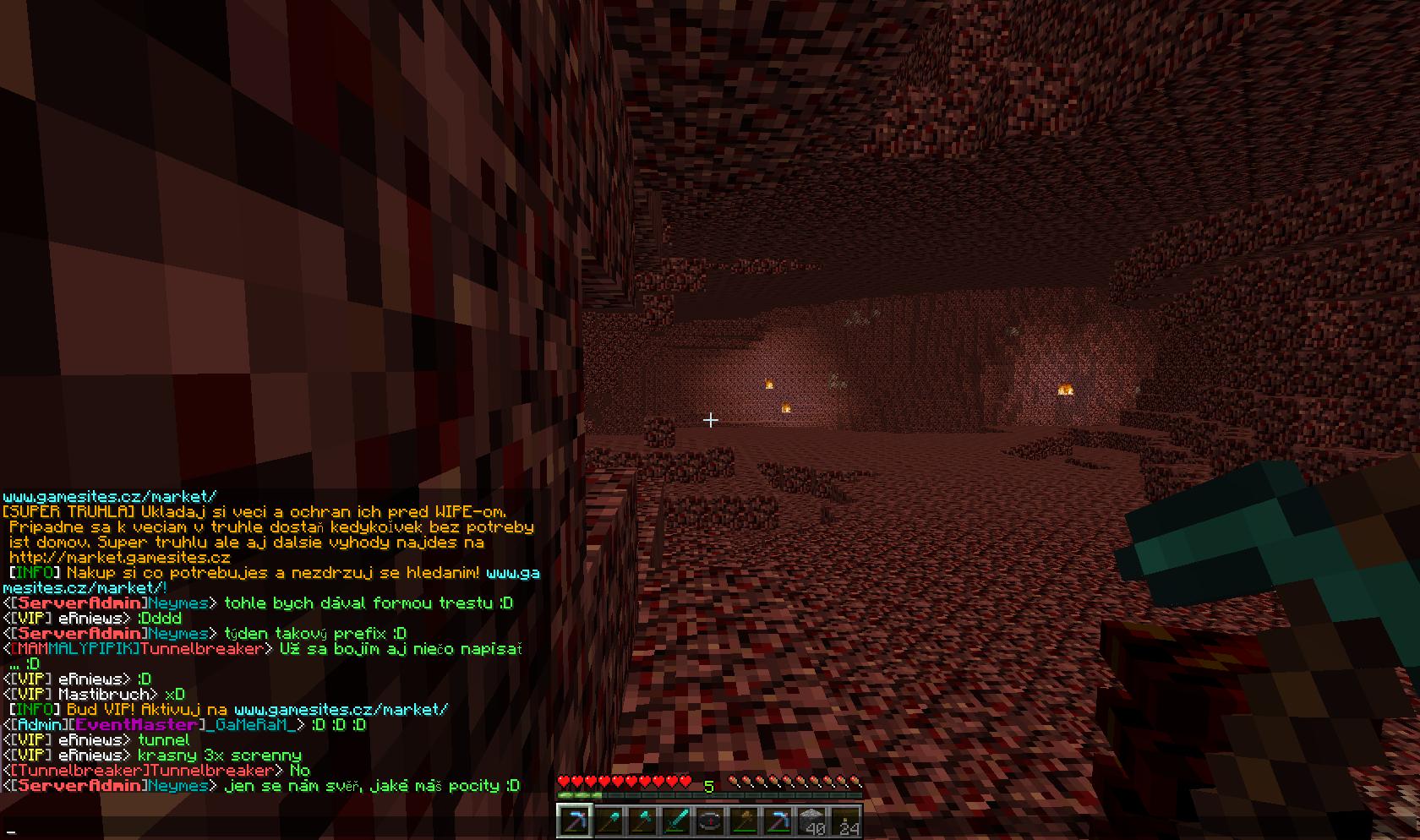
Task: Choose the diamond axe in the hotbar
Action: (642, 821)
